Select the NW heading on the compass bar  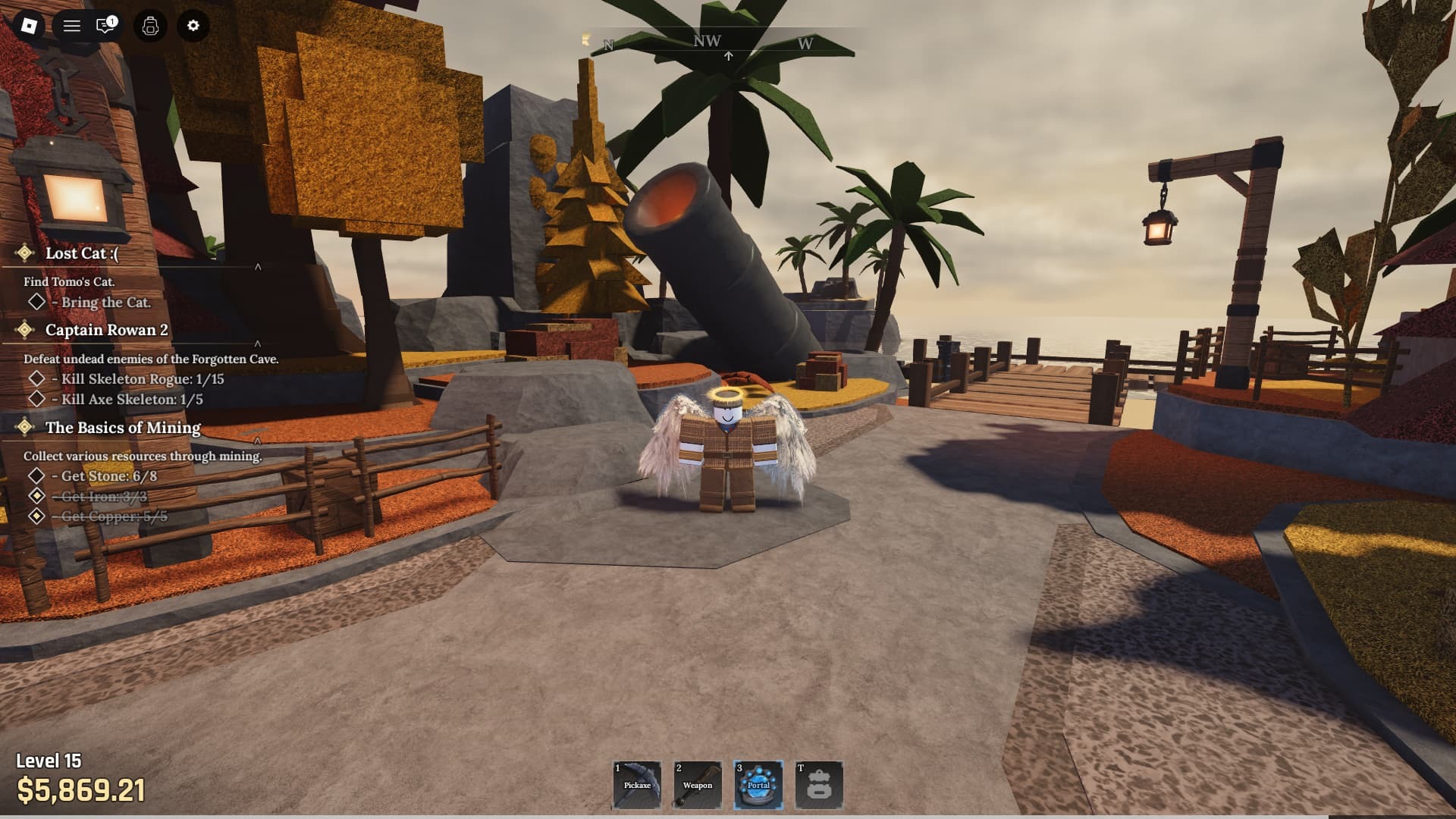coord(706,42)
